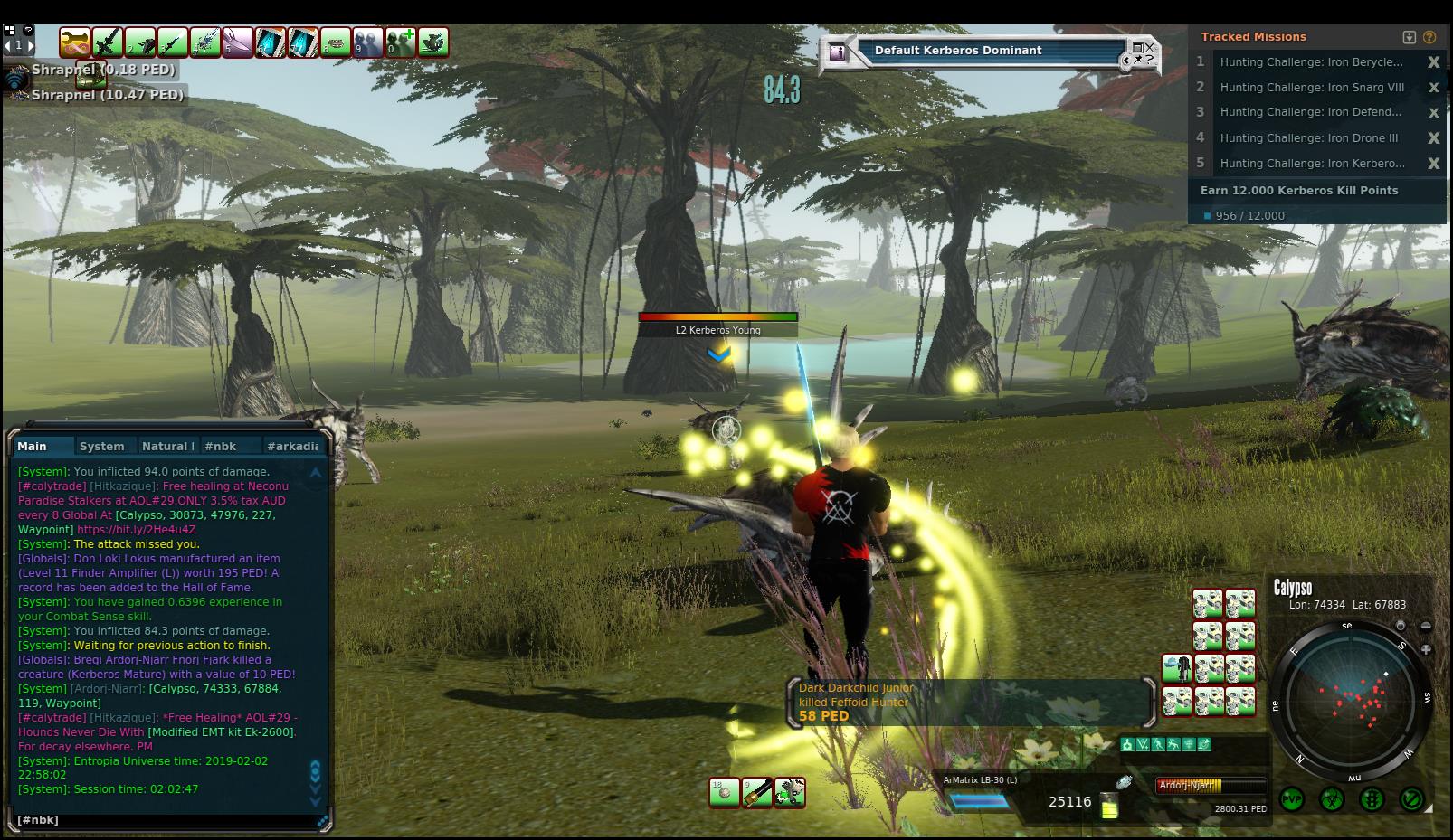
Task: Close the Default Kerberos Dominant window
Action: (x=1149, y=46)
